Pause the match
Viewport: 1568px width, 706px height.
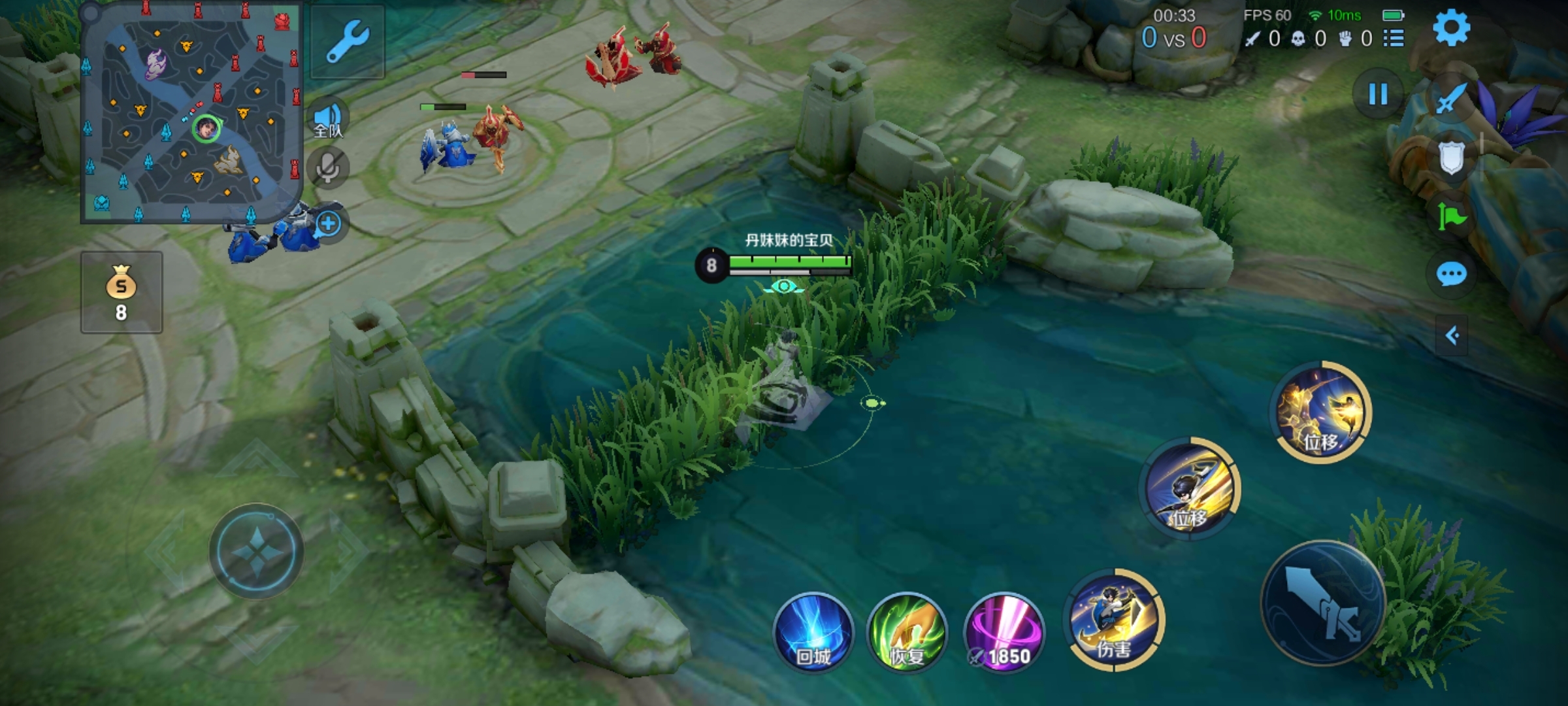1378,94
